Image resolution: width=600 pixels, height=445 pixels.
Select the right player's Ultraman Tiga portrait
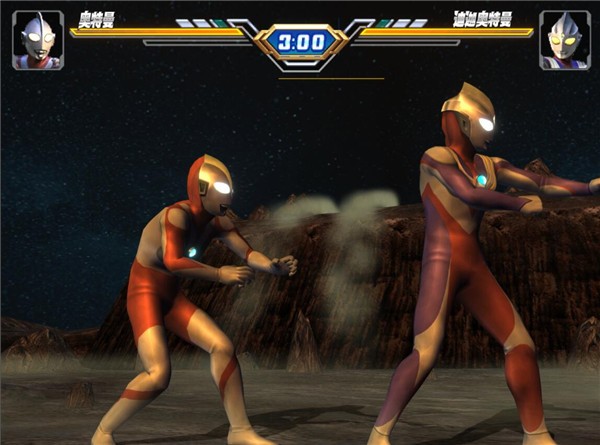click(x=563, y=41)
